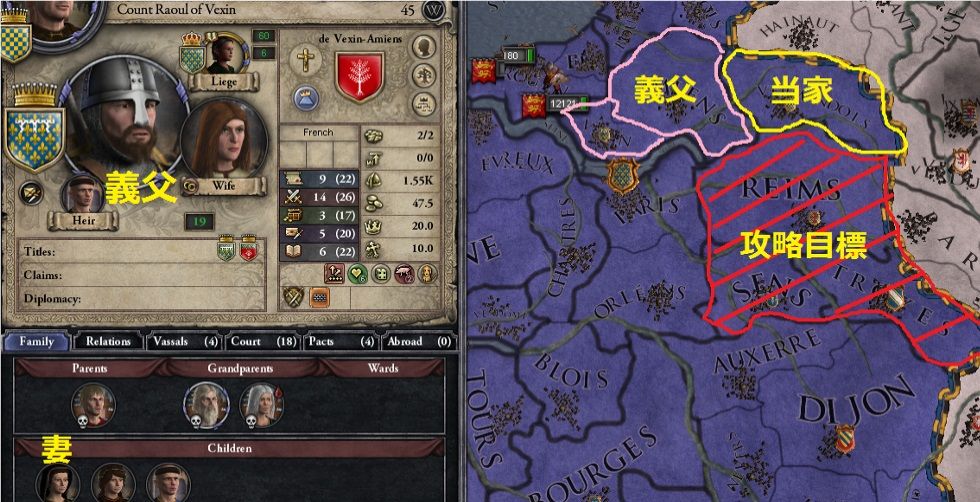Image resolution: width=980 pixels, height=502 pixels.
Task: Switch to the Abroad tab
Action: pyautogui.click(x=414, y=341)
